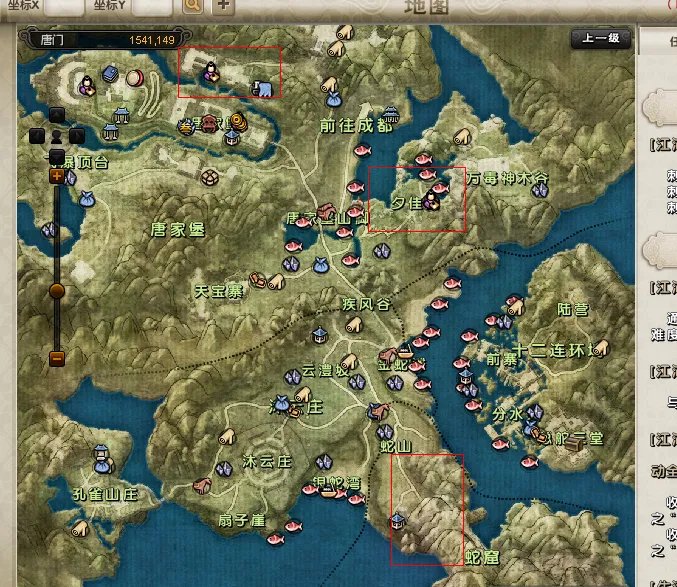The height and width of the screenshot is (587, 677).
Task: Click the round zoom slider knob
Action: (57, 290)
